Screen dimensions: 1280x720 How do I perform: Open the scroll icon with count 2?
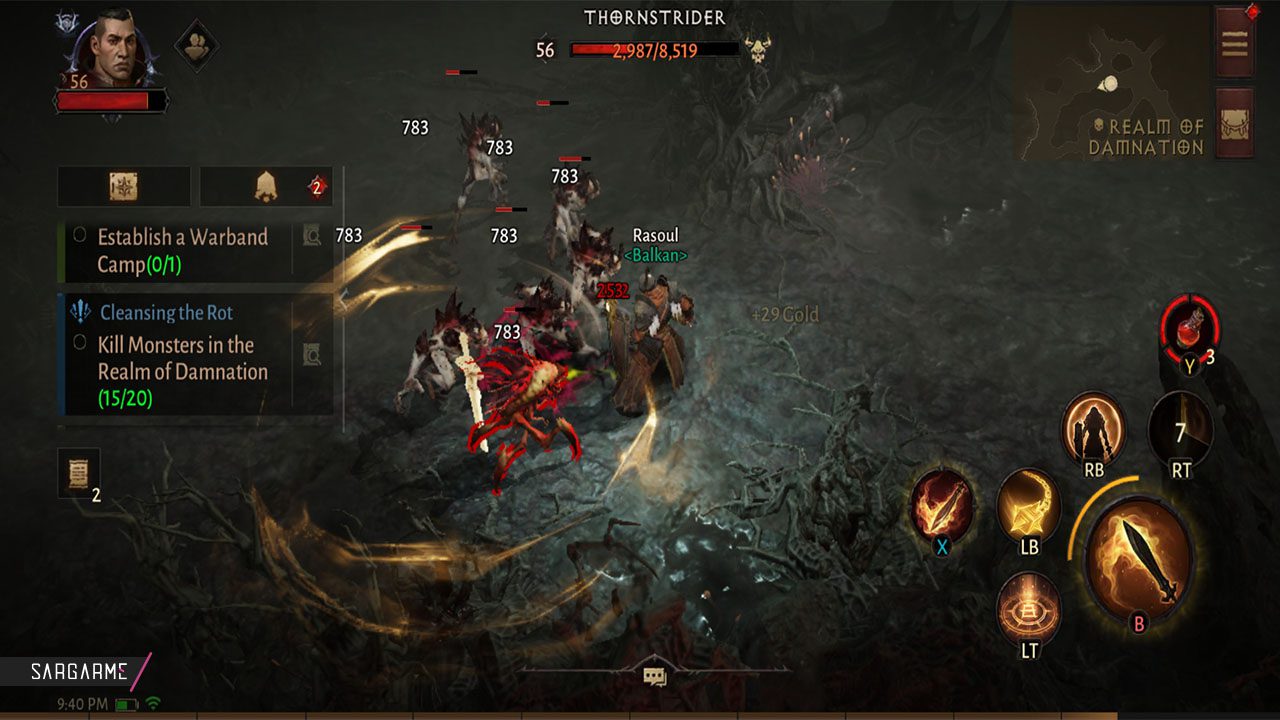tap(79, 473)
